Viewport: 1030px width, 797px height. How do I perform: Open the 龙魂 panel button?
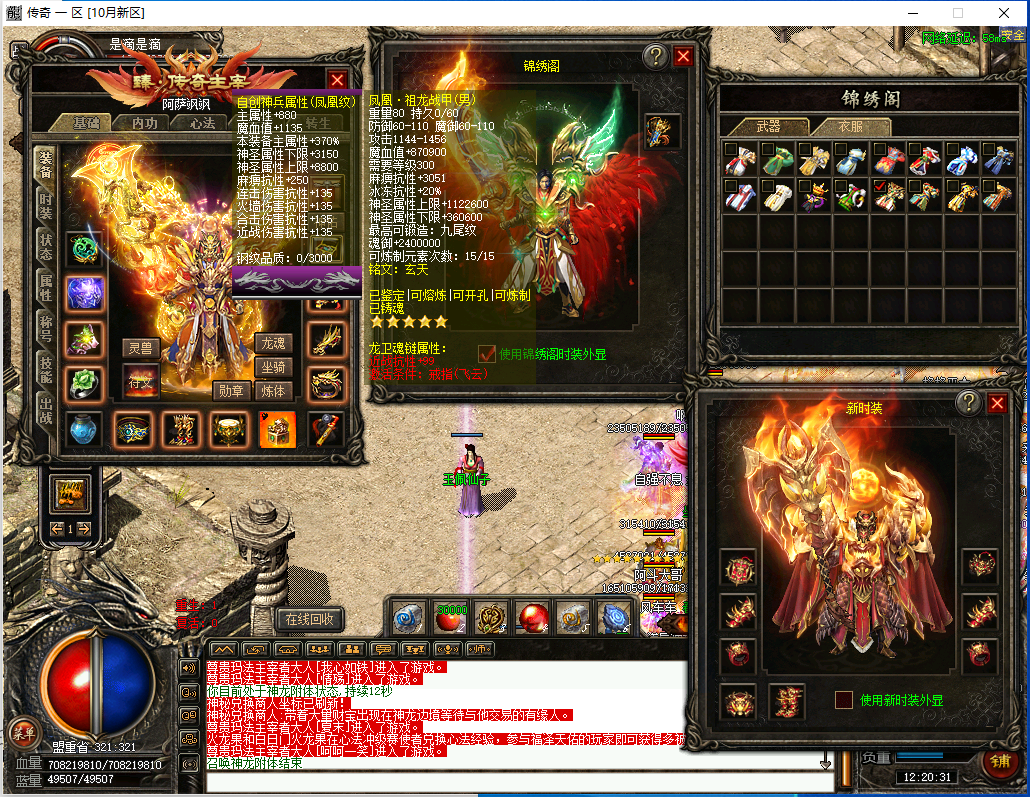pyautogui.click(x=273, y=343)
